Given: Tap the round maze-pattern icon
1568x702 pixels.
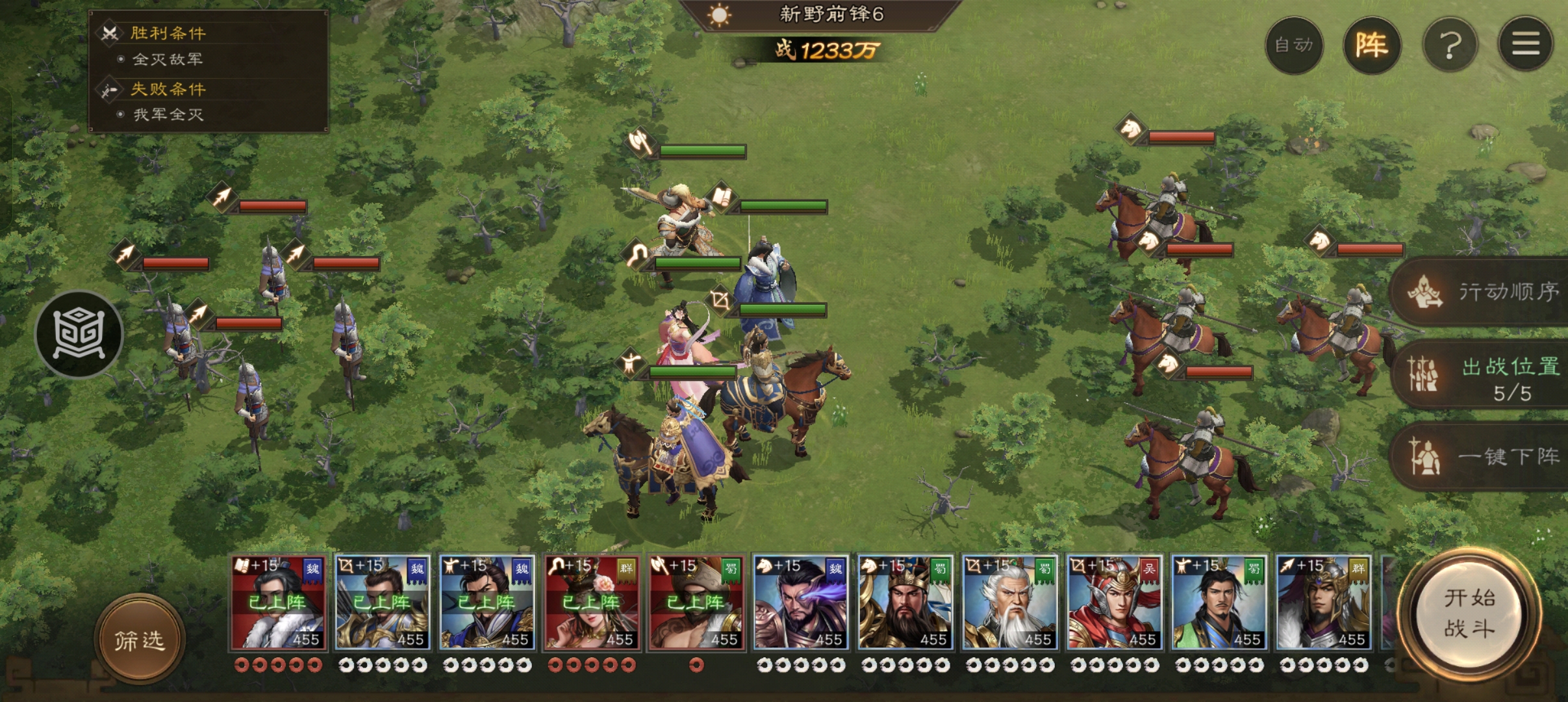Looking at the screenshot, I should click(79, 334).
